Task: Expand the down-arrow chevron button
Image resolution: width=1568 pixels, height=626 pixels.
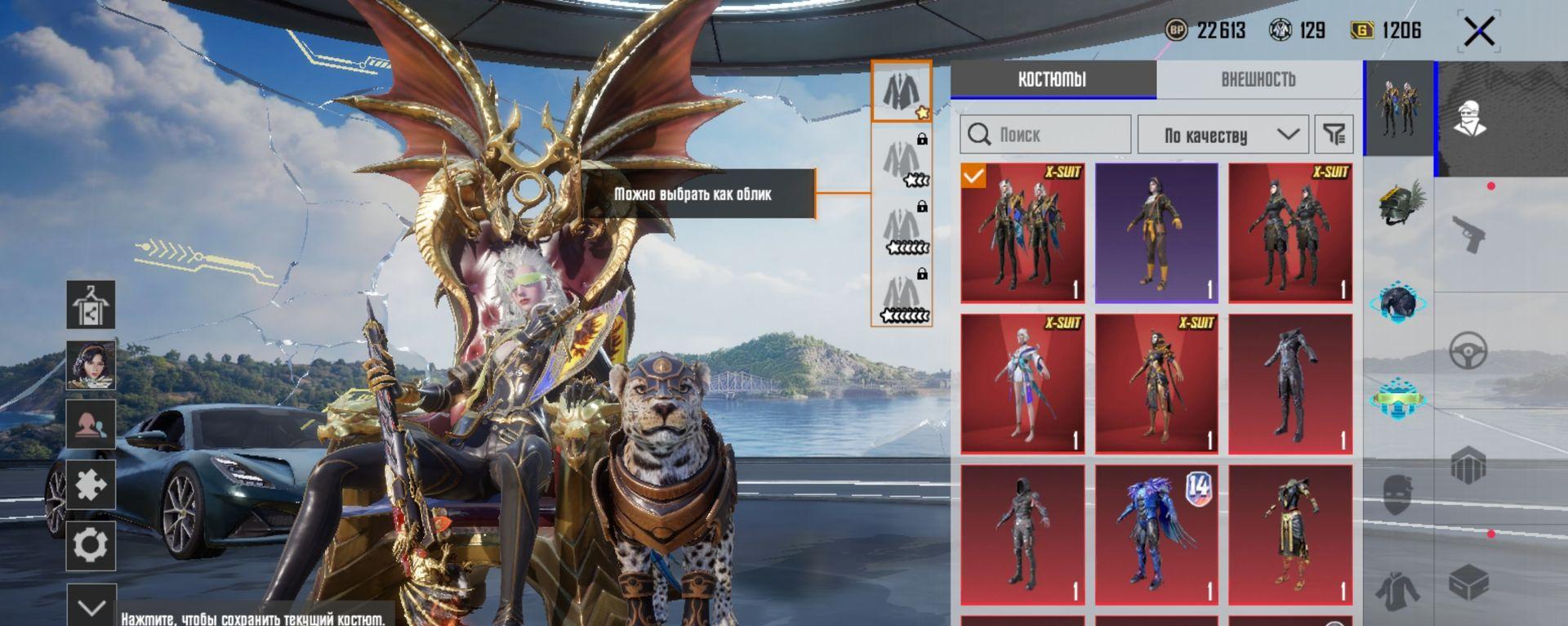Action: [x=91, y=607]
